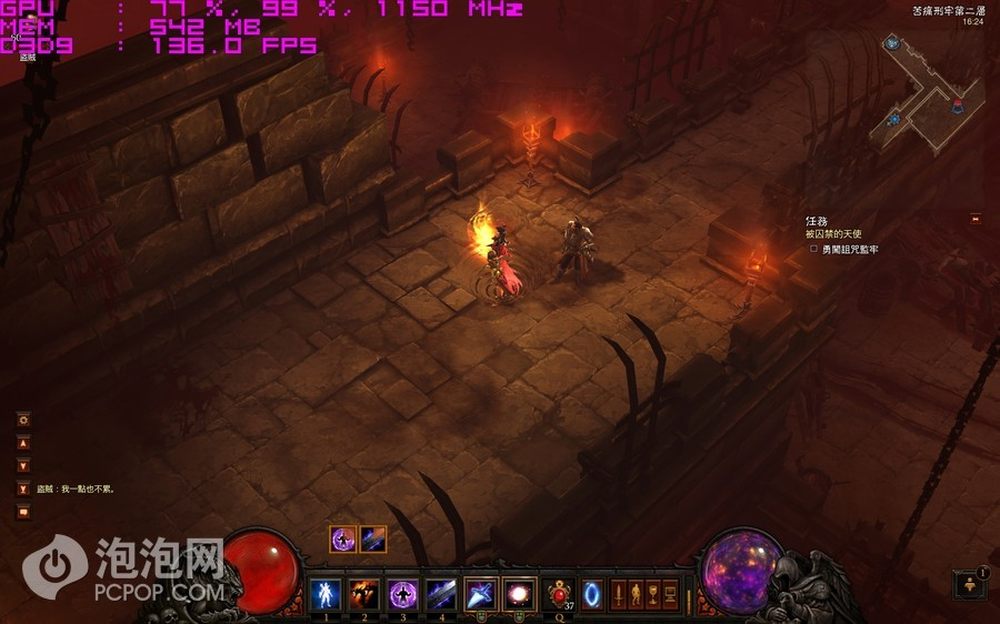This screenshot has height=624, width=1000.
Task: Click the chat scroll-up arrow button
Action: tap(24, 443)
